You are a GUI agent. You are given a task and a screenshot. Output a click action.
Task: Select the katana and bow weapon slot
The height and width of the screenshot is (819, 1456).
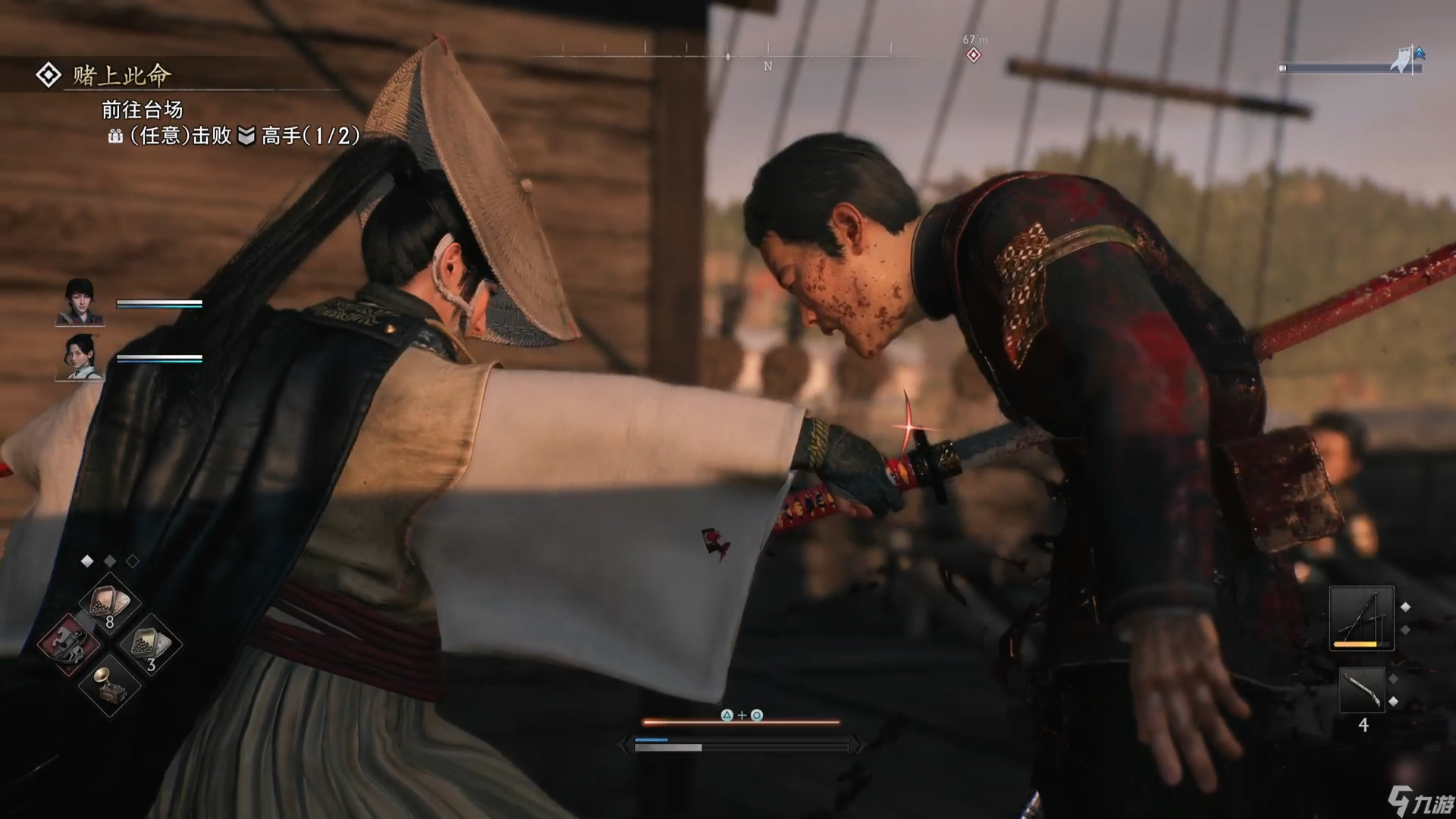pos(1361,617)
